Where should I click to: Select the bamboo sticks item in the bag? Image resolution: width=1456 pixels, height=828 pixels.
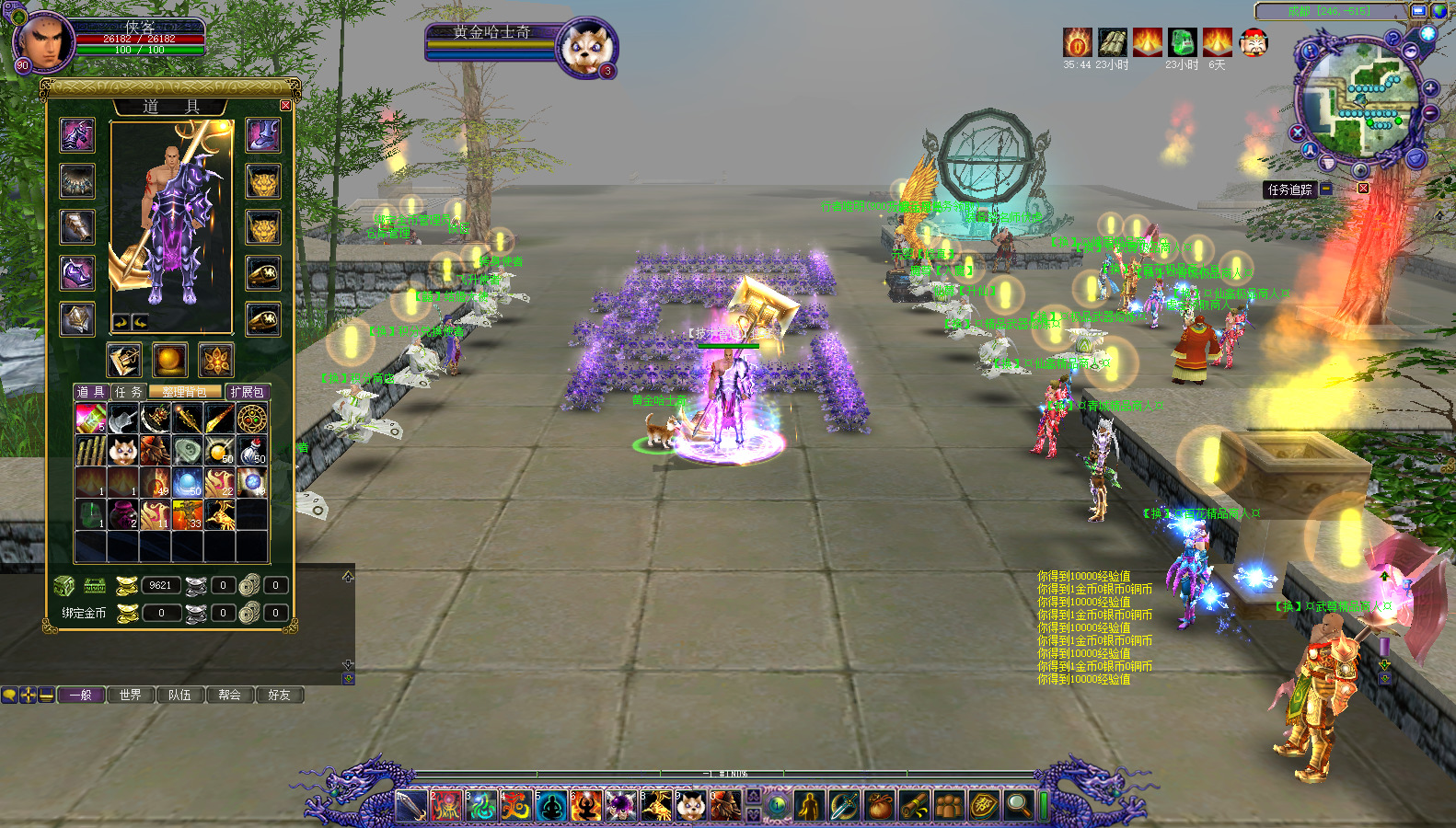[x=91, y=451]
